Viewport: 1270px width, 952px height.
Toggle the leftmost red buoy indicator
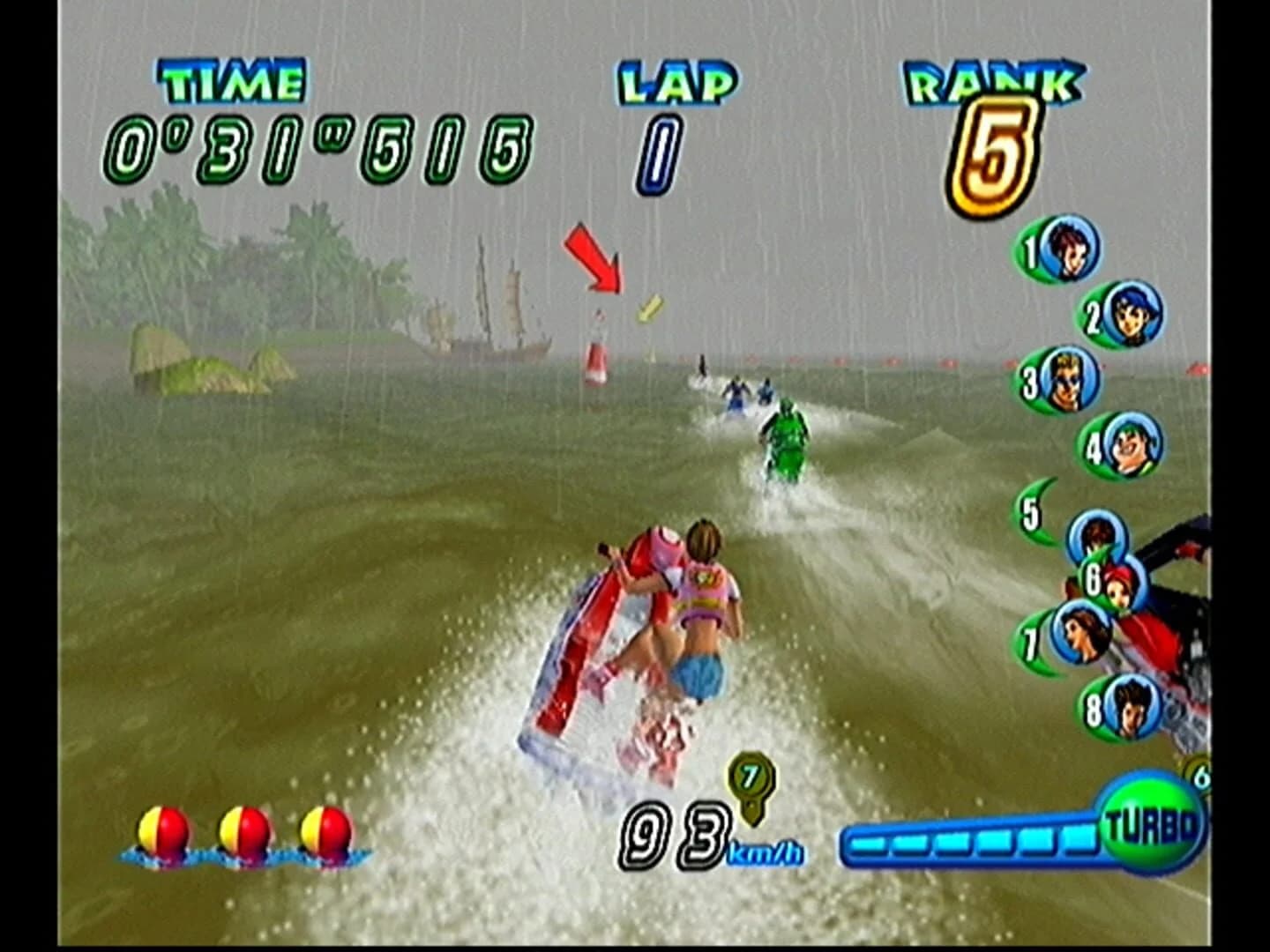(x=163, y=830)
